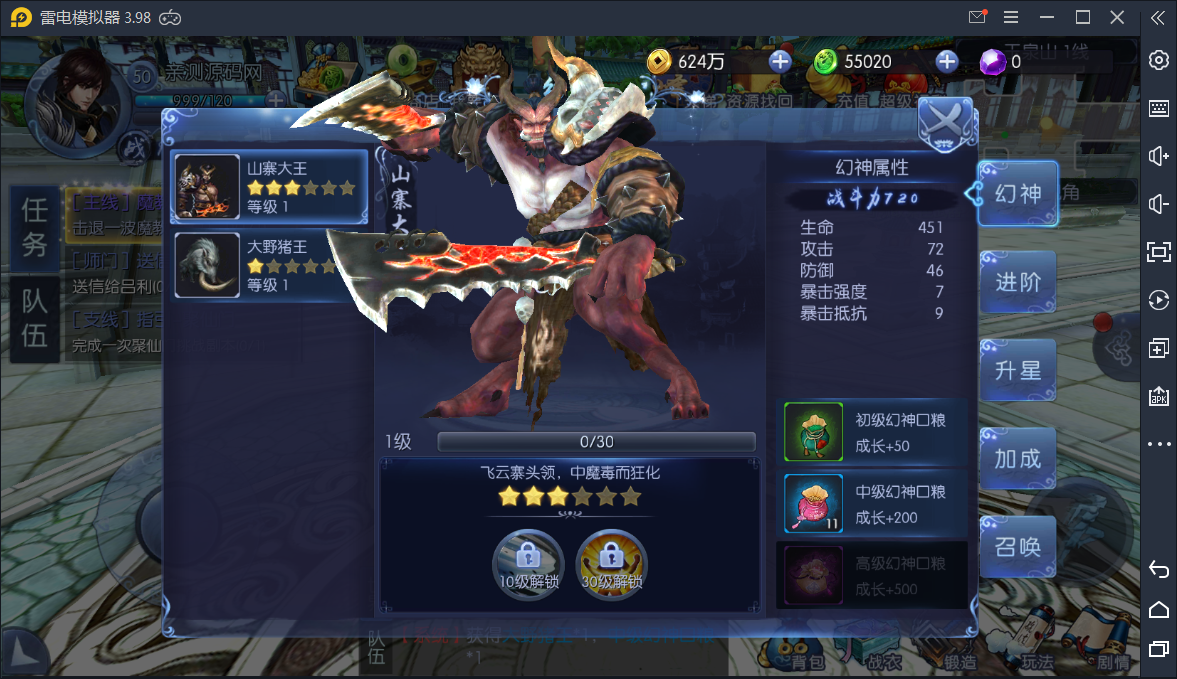
Task: Use 初级幻神口粮 food item
Action: 814,432
